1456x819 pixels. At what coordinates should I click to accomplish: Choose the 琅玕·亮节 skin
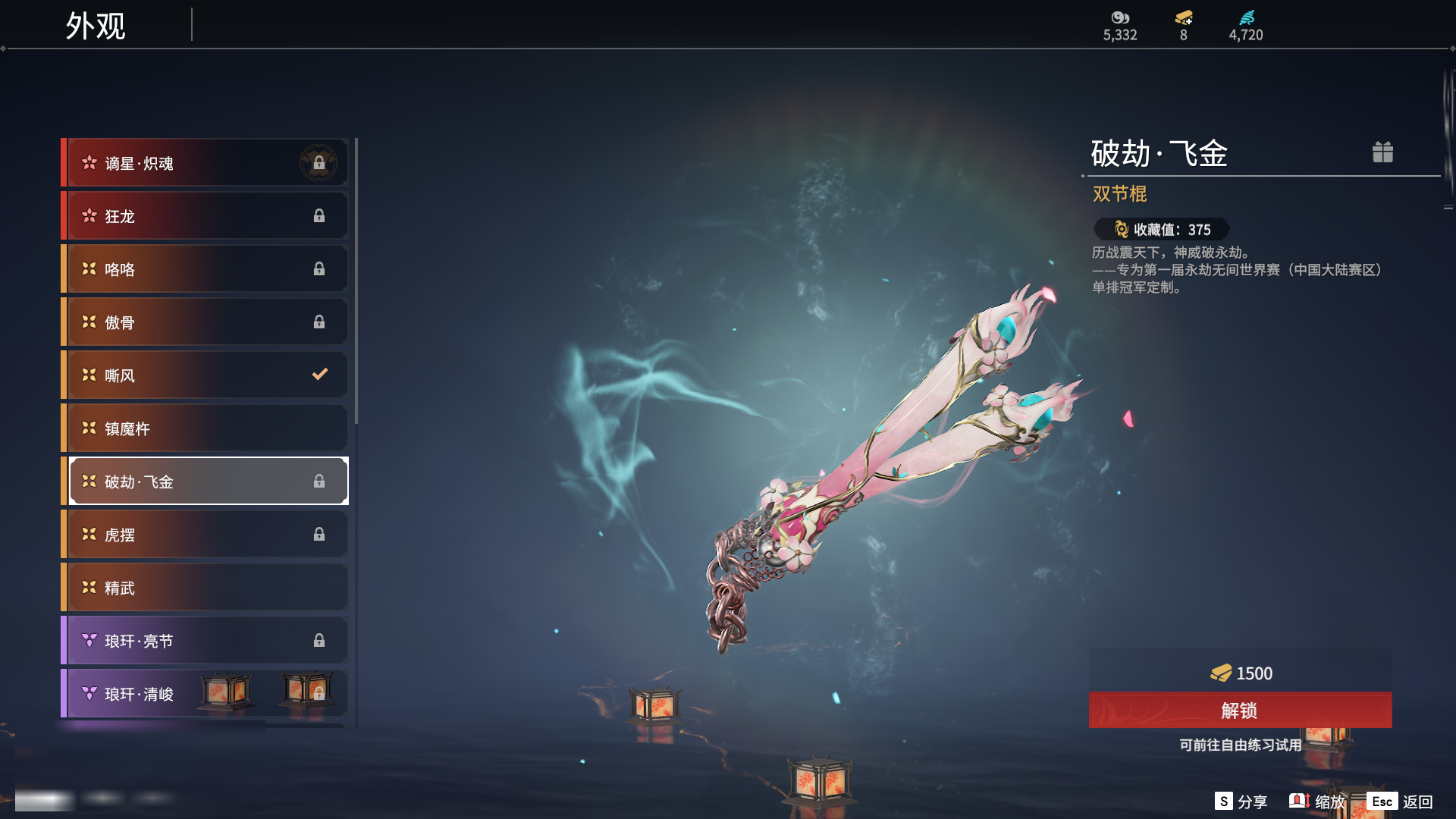205,641
